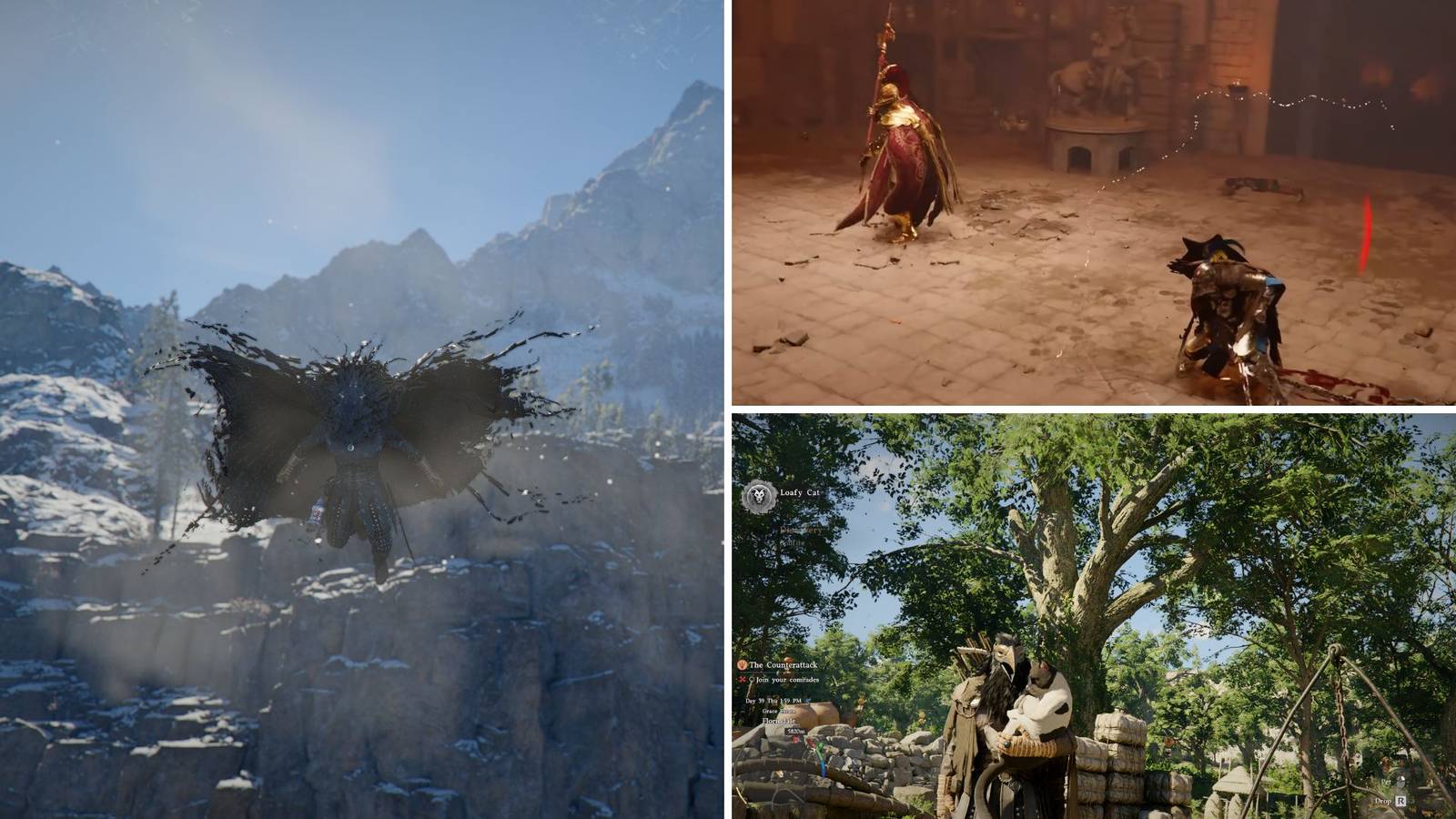Screen dimensions: 1456x819
Task: Click the Drop action label
Action: [1383, 801]
